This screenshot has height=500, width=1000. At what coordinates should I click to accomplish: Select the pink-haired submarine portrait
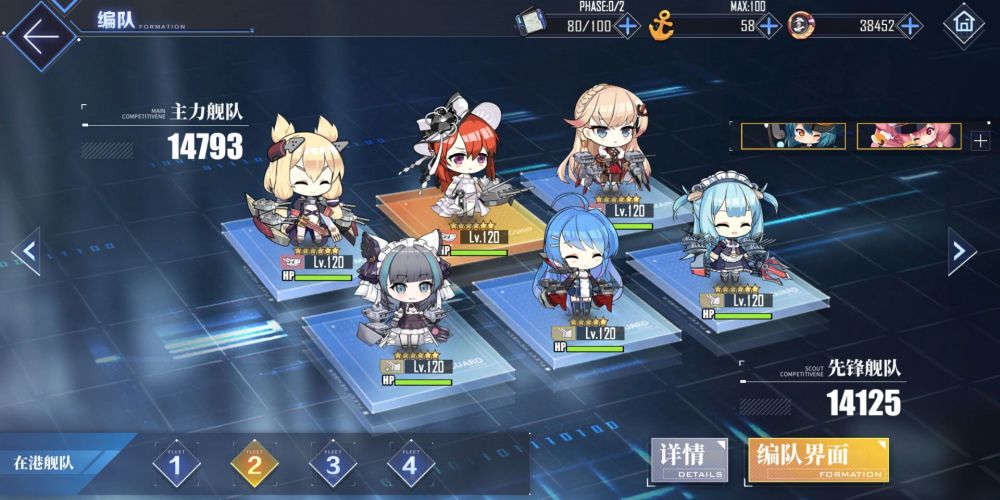[x=909, y=137]
